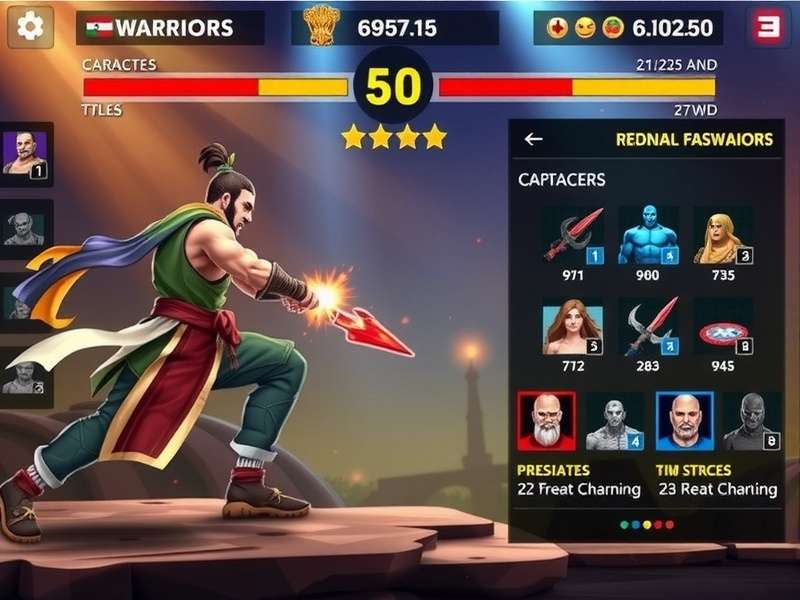Choose the red round shield item
Image resolution: width=800 pixels, height=600 pixels.
coord(723,327)
